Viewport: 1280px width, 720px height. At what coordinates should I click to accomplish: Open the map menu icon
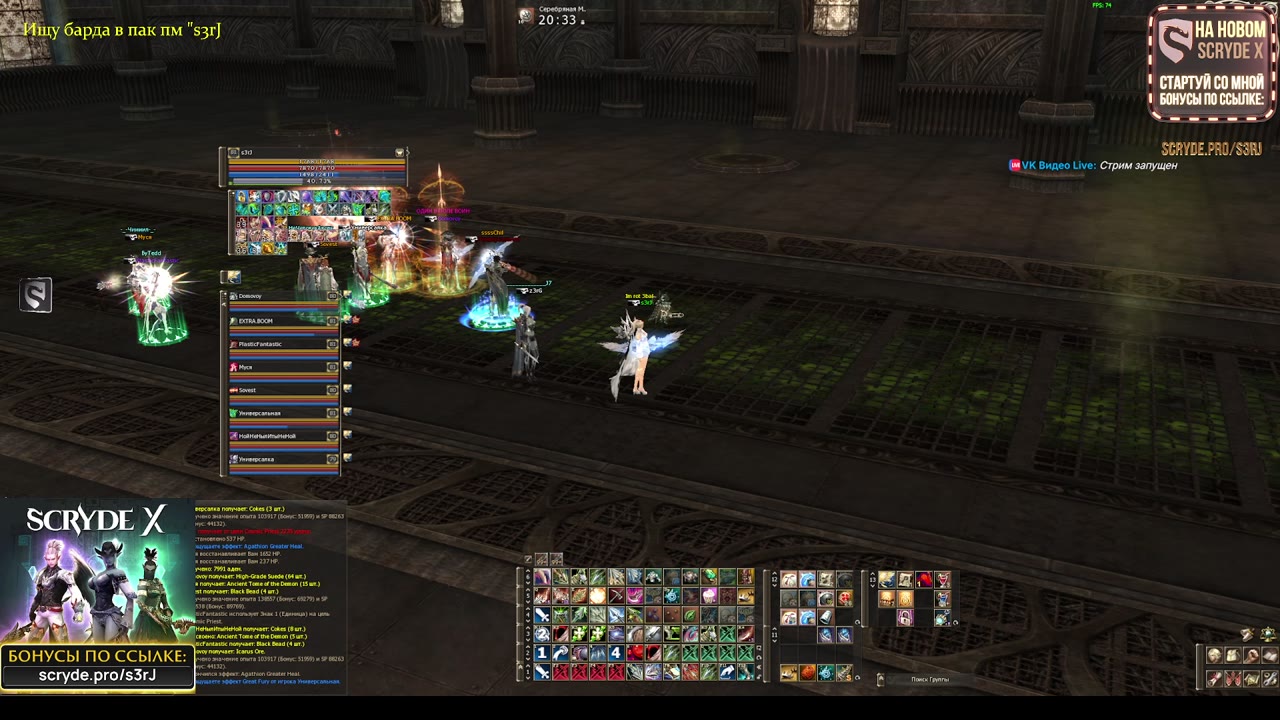[x=1251, y=679]
